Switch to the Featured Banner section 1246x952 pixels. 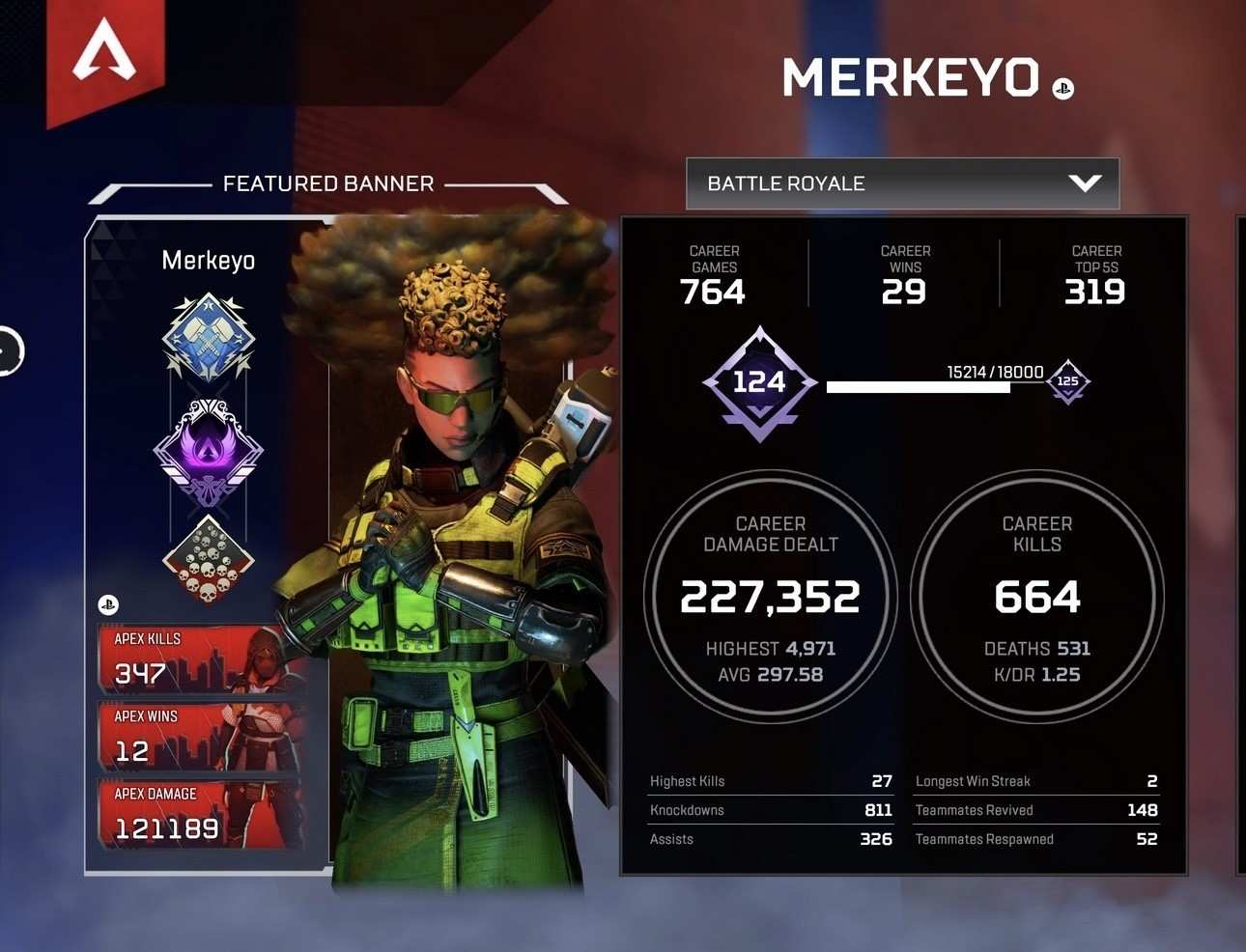click(x=328, y=183)
